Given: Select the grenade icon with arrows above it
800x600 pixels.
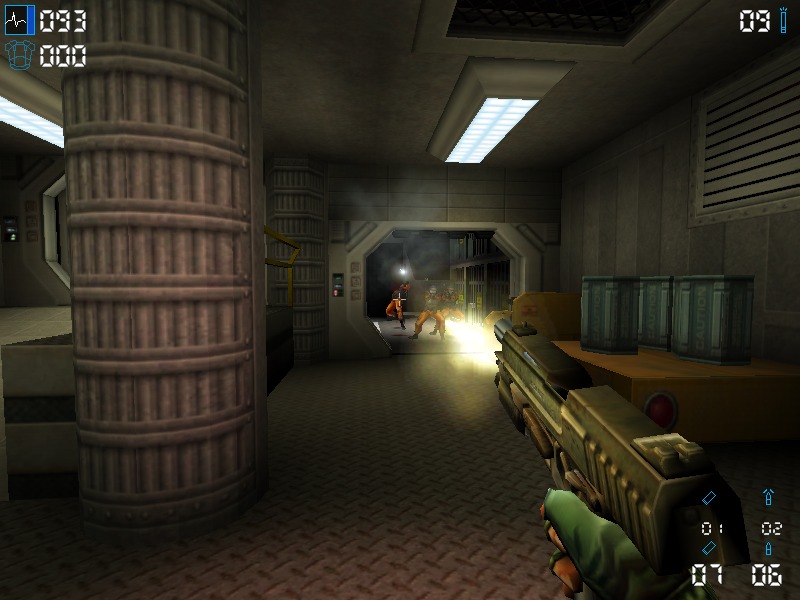Looking at the screenshot, I should 768,497.
